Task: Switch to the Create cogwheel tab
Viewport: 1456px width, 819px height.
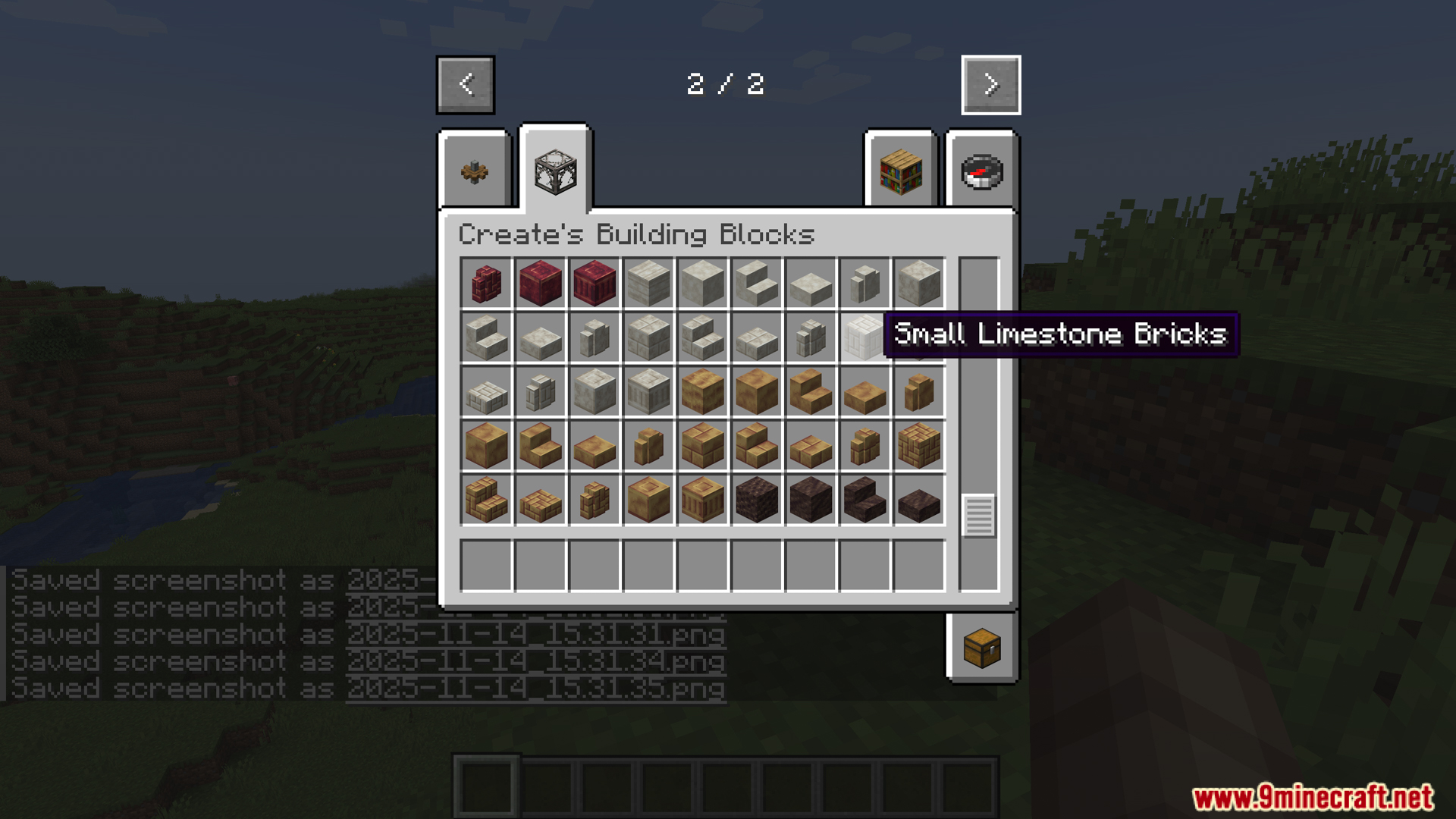Action: click(x=475, y=172)
